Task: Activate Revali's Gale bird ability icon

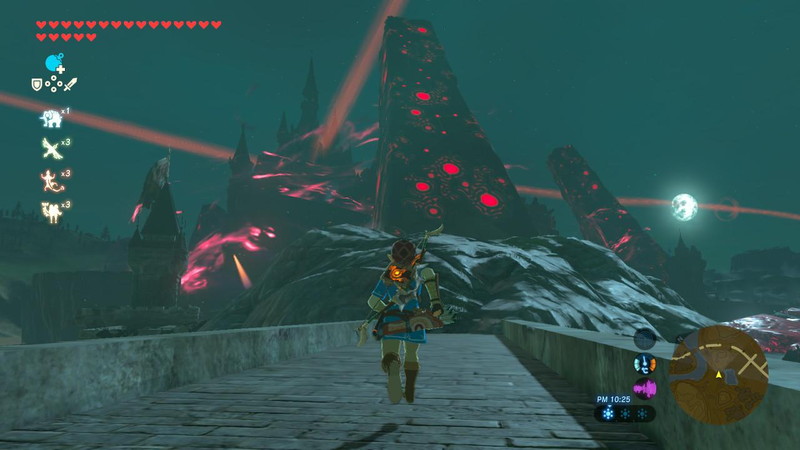Action: 51,148
